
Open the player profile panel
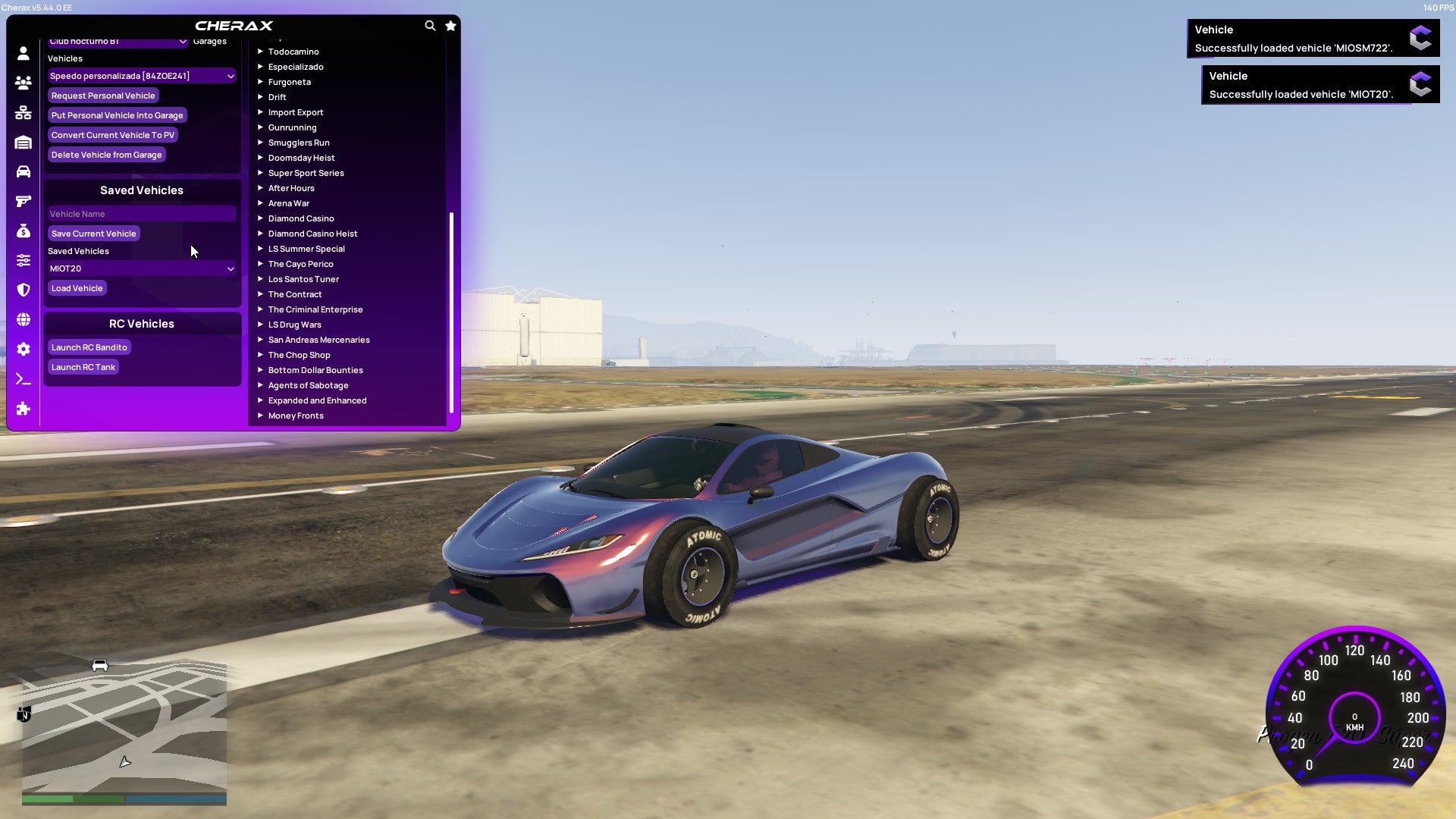[23, 53]
